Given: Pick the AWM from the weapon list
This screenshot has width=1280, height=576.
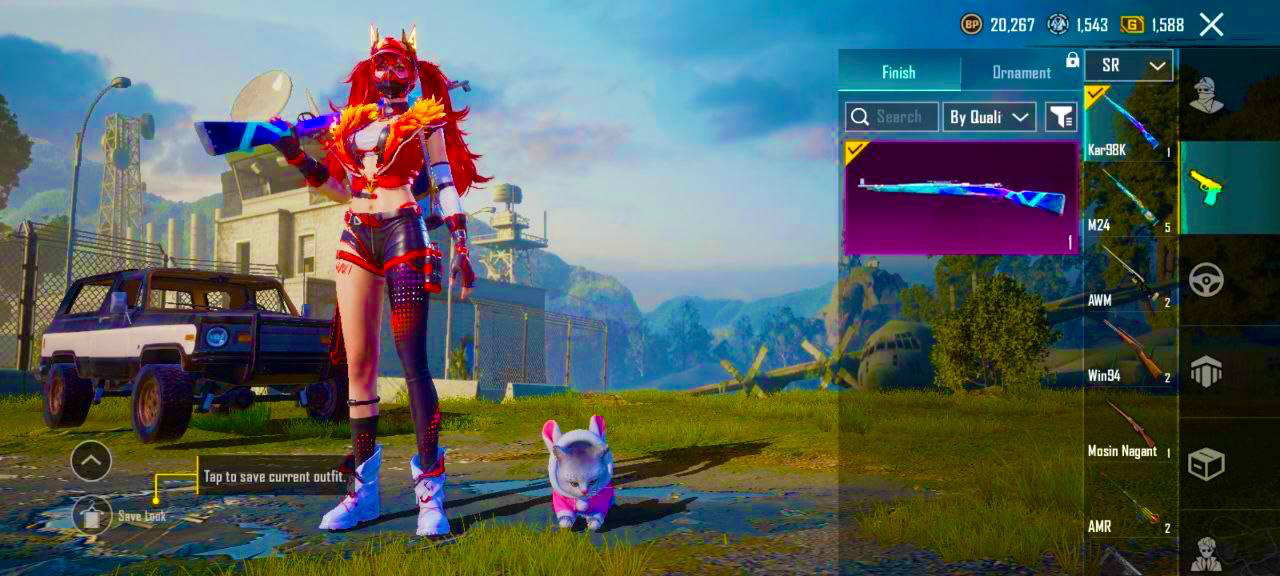Looking at the screenshot, I should tap(1130, 275).
